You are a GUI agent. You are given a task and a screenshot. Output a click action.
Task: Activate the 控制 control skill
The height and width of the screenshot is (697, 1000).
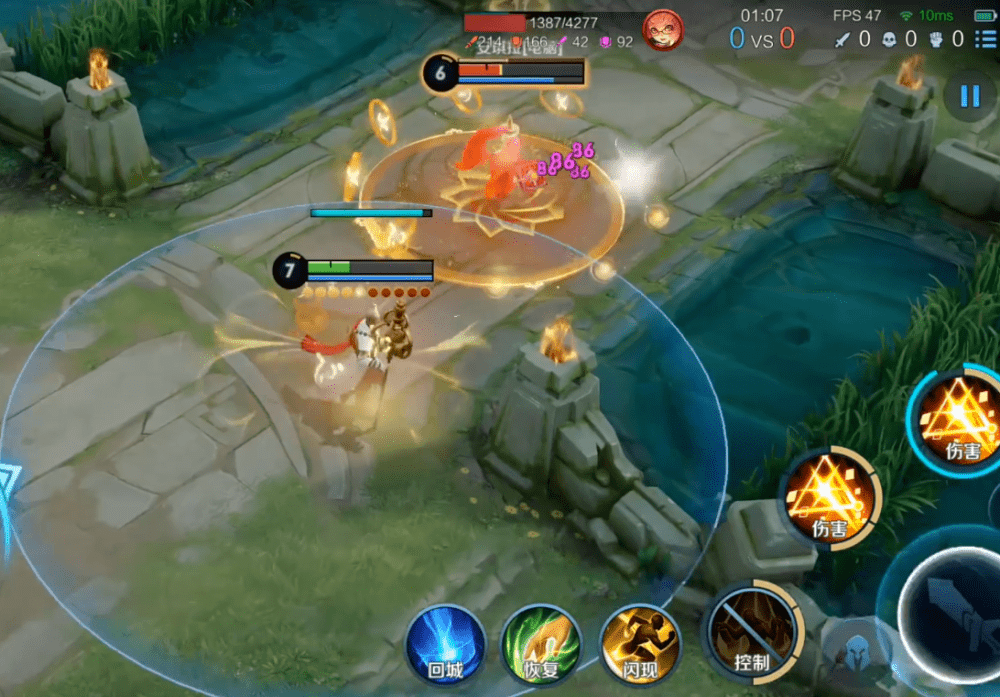pyautogui.click(x=753, y=632)
